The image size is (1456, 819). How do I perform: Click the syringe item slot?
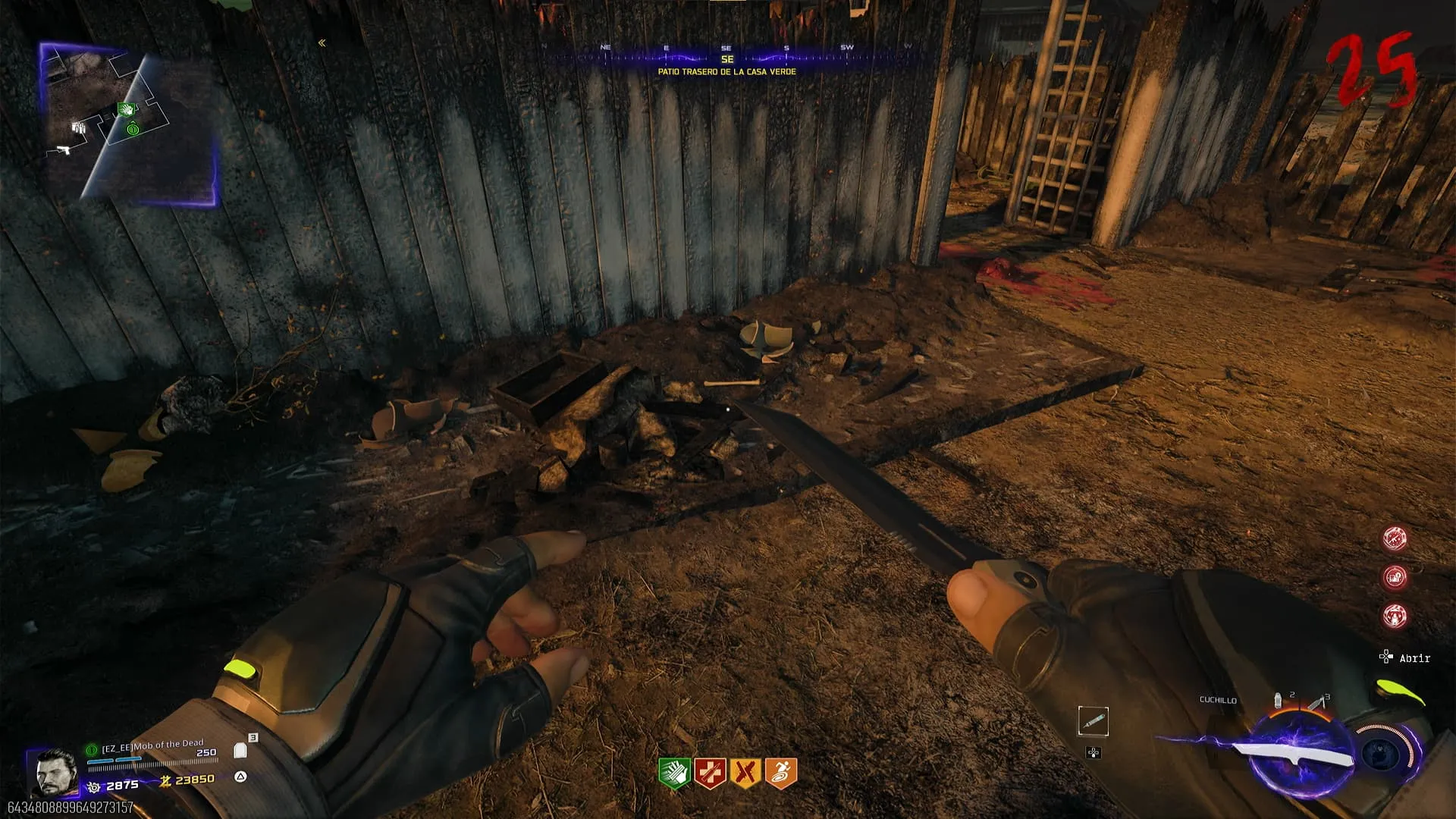click(1093, 720)
